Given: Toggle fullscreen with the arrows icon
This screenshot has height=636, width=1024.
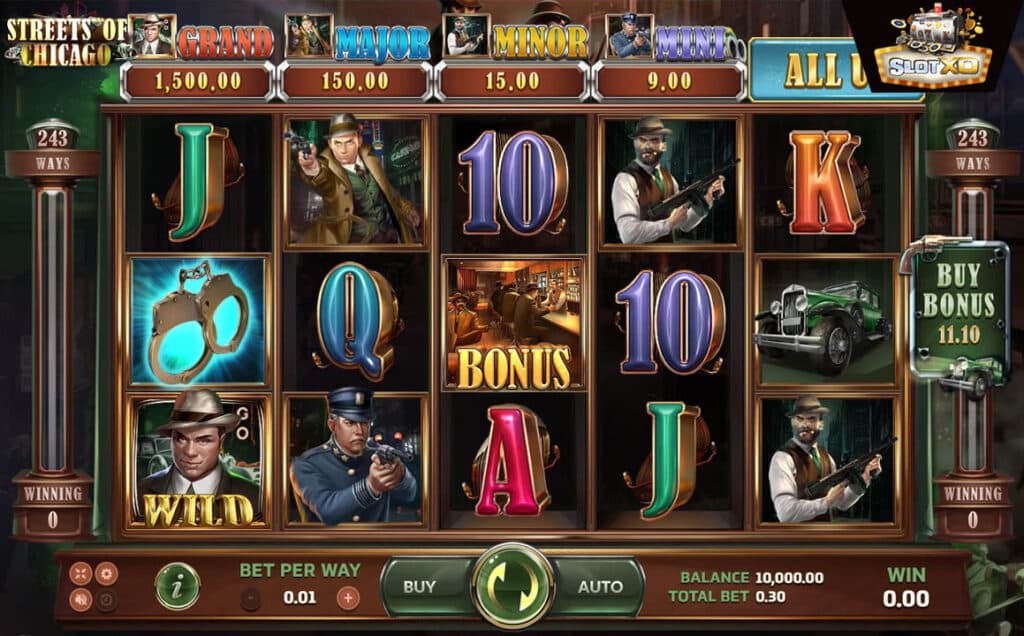Looking at the screenshot, I should [81, 573].
